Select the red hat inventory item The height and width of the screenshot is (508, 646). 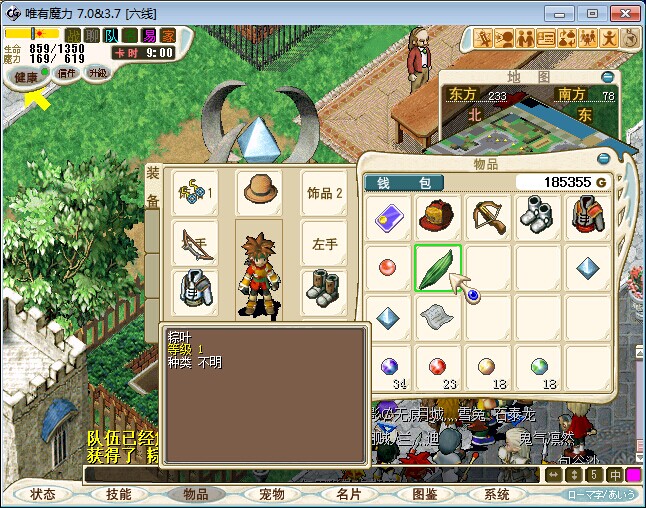(x=438, y=217)
